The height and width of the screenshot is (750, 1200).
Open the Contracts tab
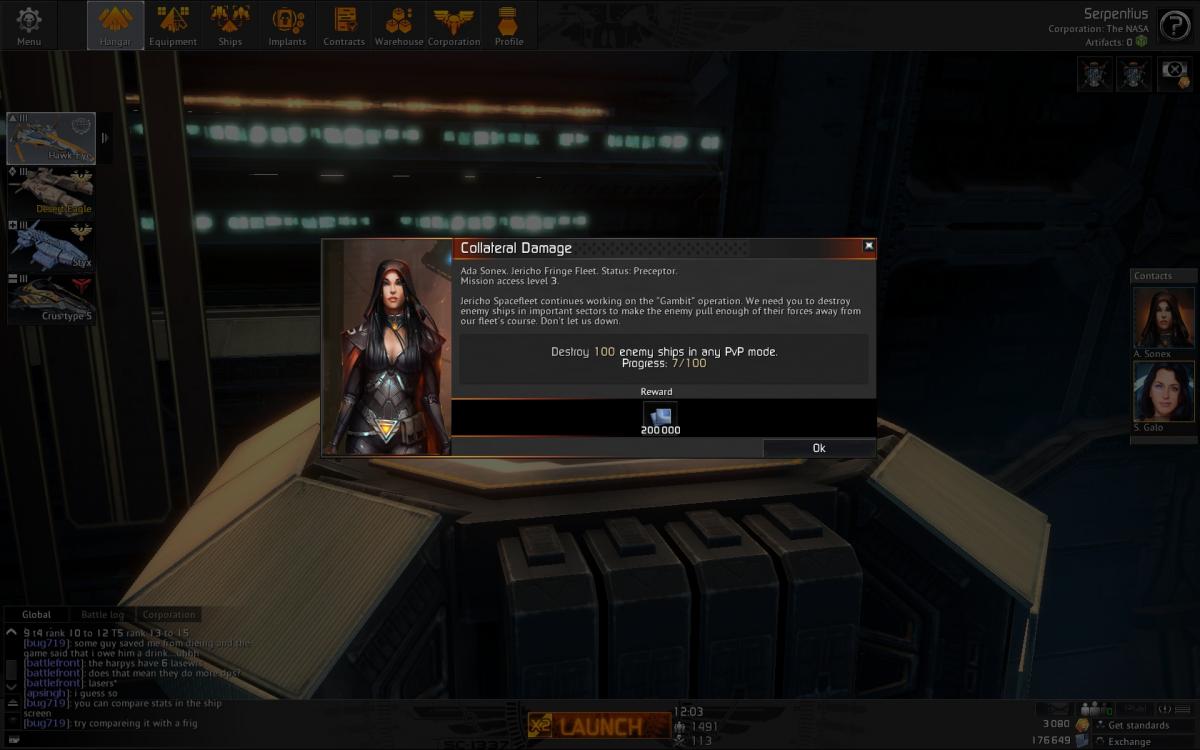coord(344,25)
